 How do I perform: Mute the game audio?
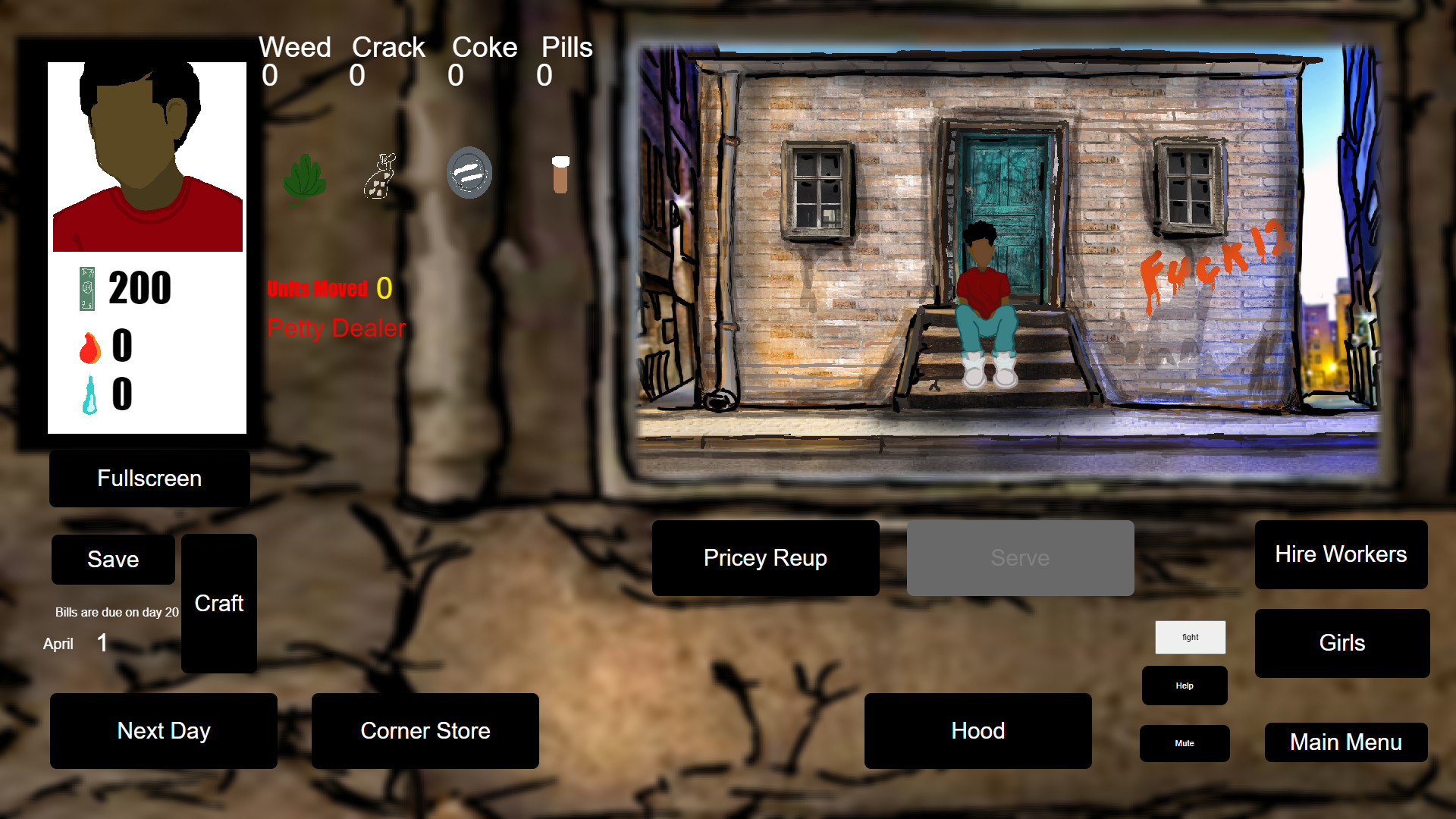(x=1184, y=744)
